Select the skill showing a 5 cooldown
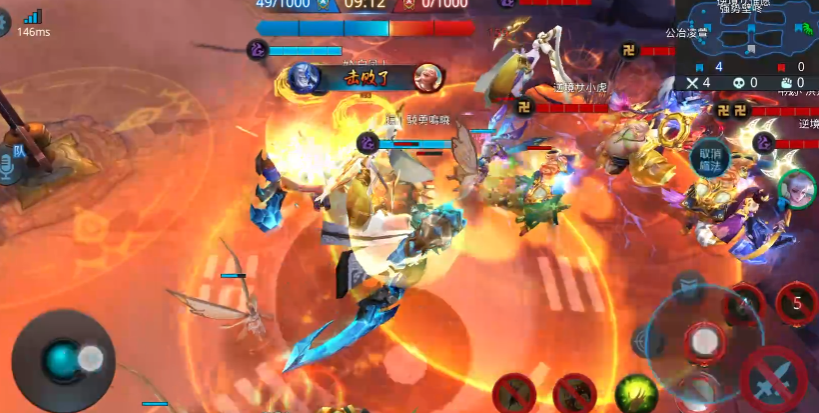The width and height of the screenshot is (819, 413). (x=796, y=303)
